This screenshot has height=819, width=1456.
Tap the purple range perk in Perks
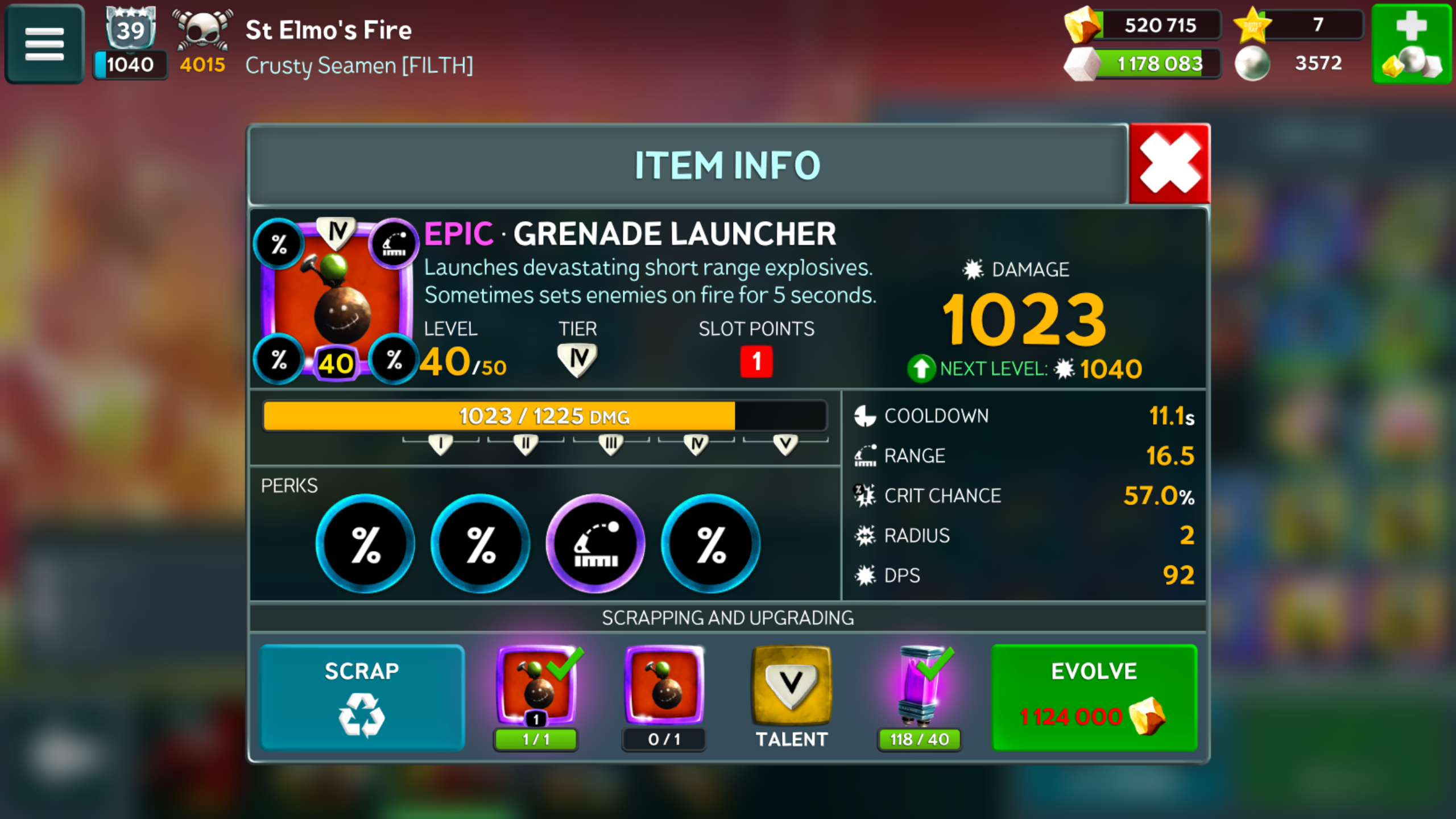coord(595,544)
